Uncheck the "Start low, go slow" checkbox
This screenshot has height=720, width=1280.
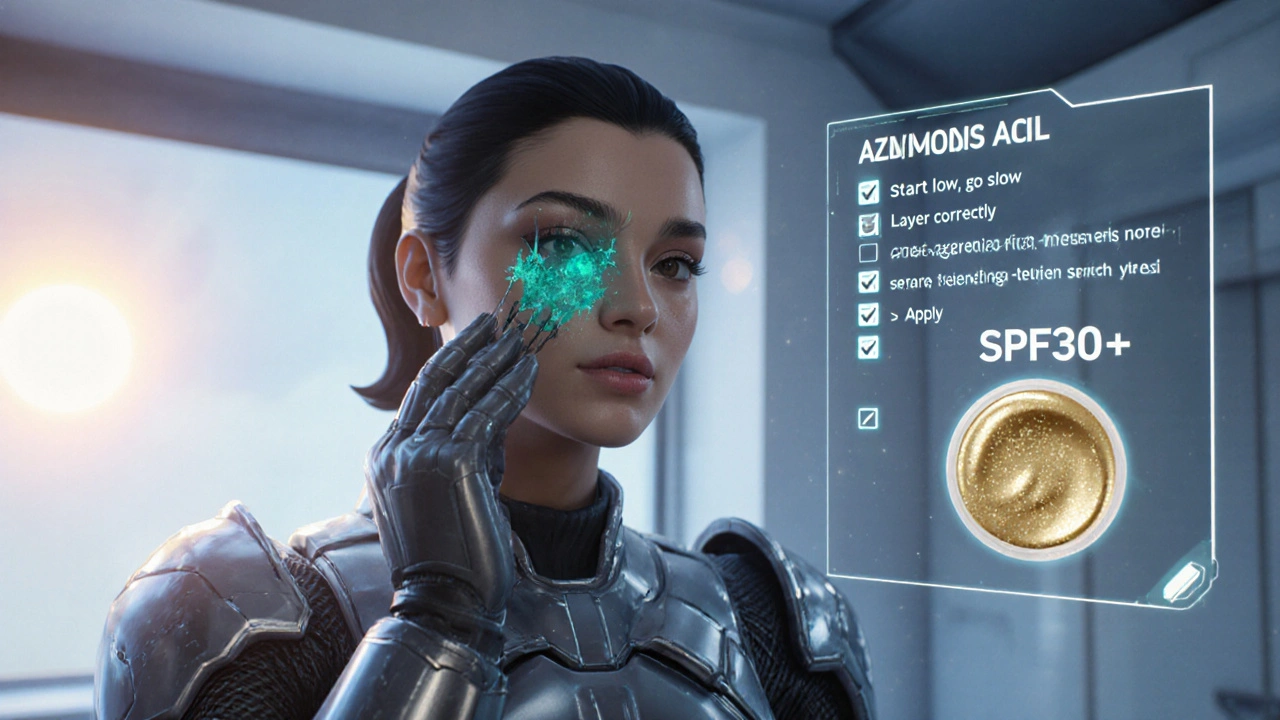868,191
